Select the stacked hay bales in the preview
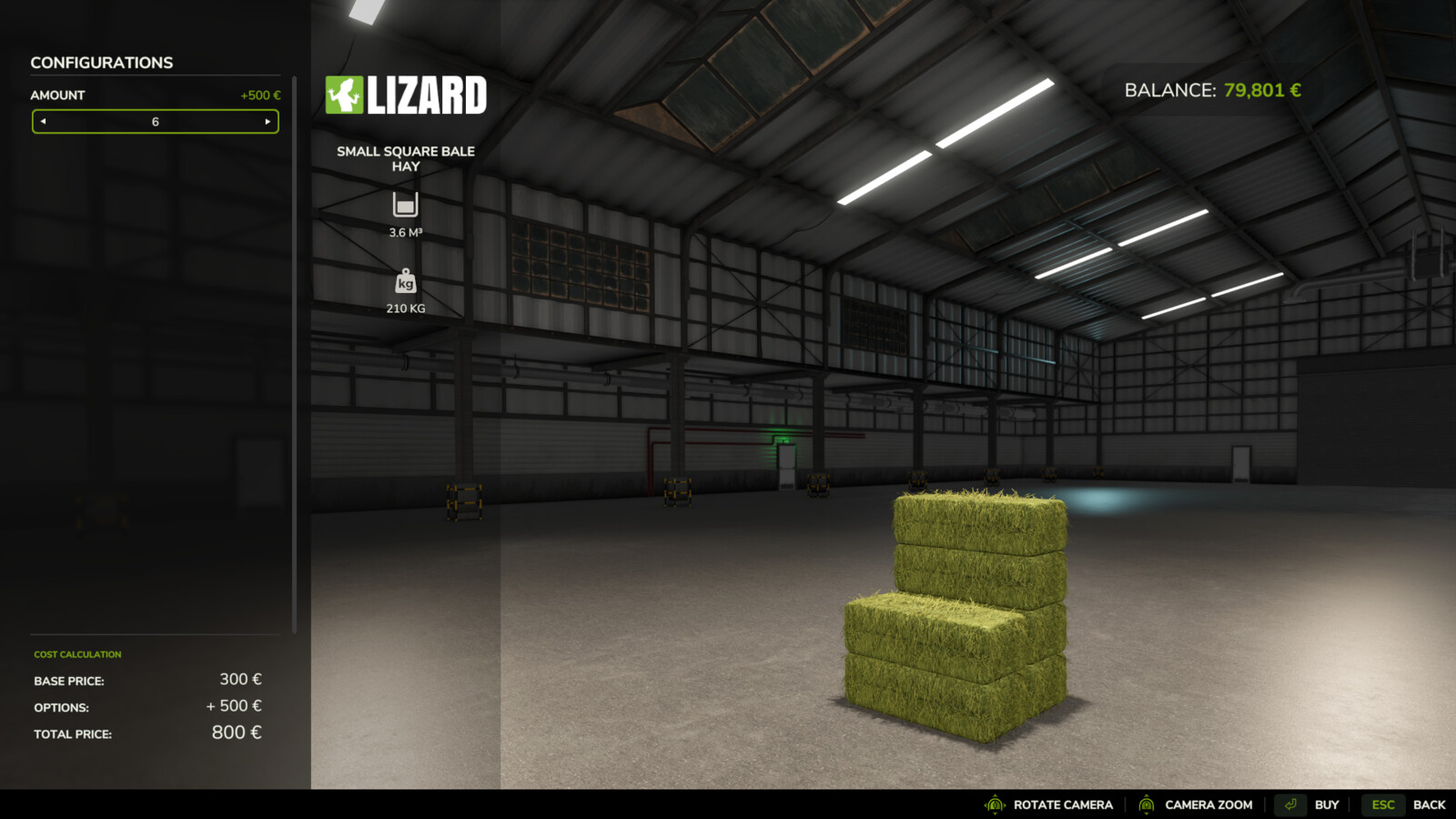 pos(955,610)
